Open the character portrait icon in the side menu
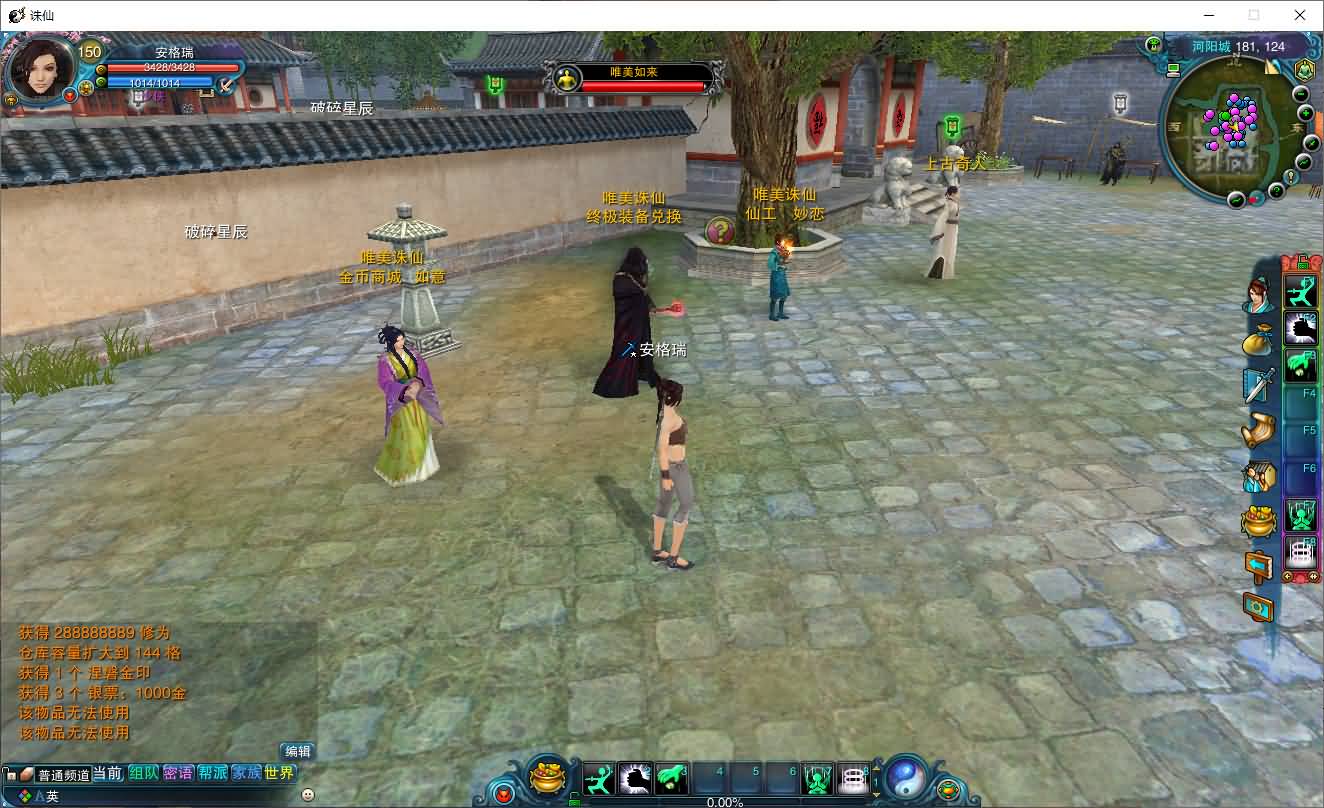This screenshot has width=1324, height=808. click(1258, 296)
